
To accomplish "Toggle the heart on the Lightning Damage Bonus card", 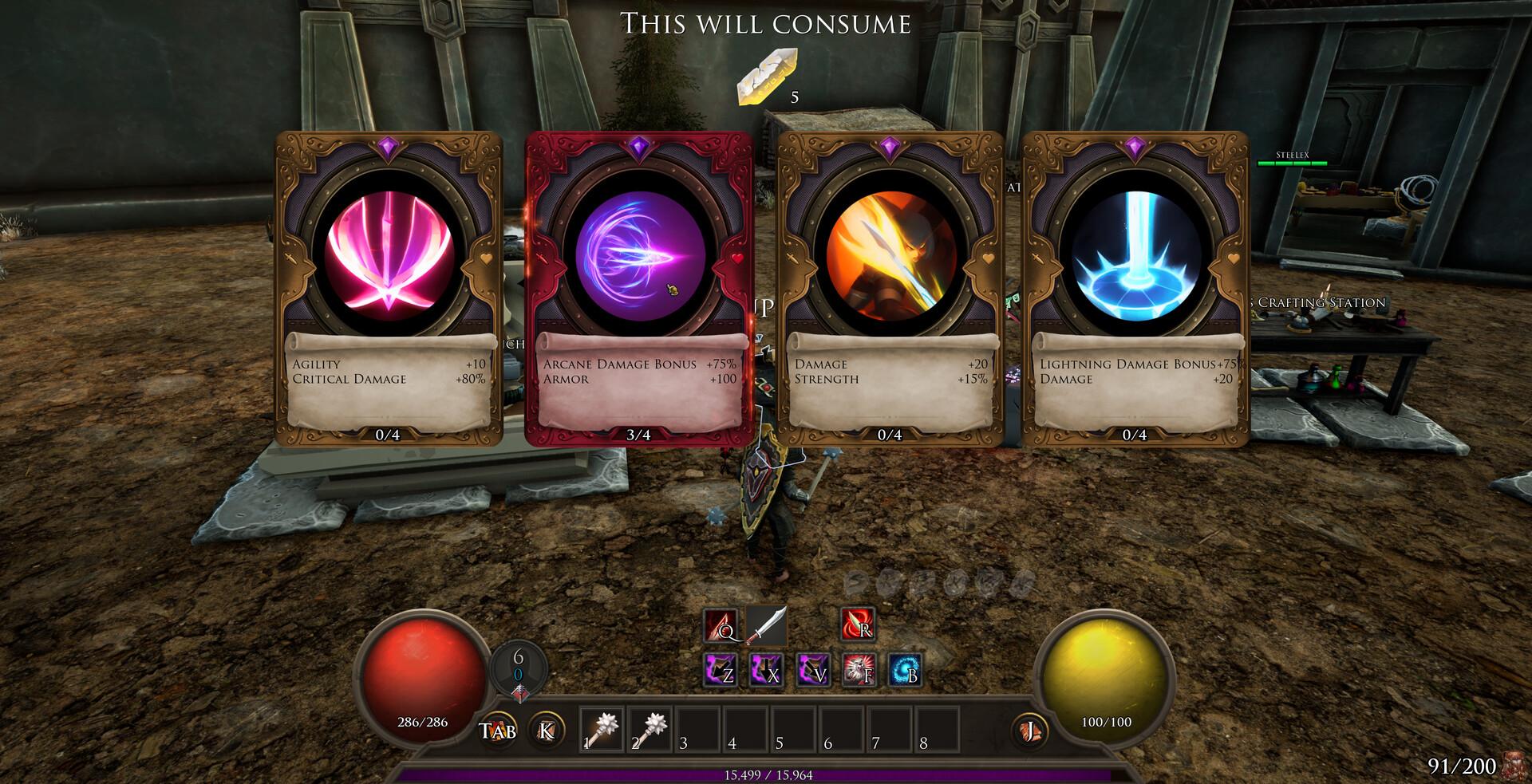I will point(1234,258).
